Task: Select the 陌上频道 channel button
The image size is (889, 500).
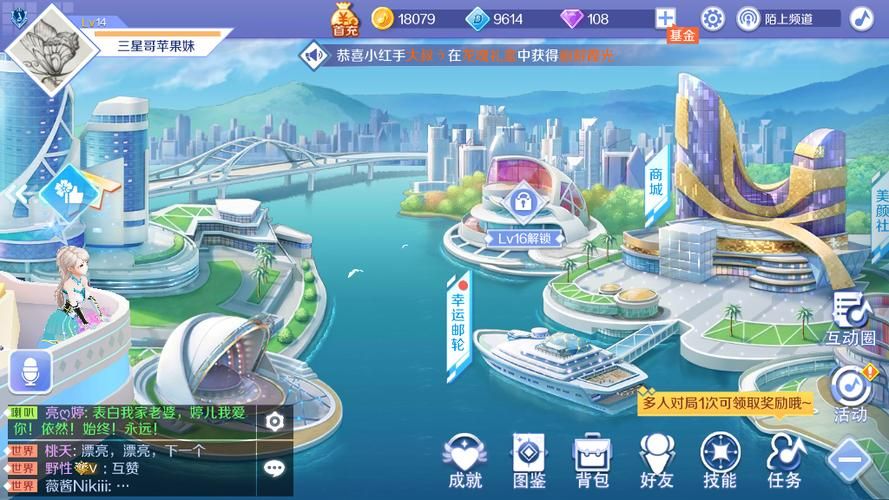Action: pos(775,18)
